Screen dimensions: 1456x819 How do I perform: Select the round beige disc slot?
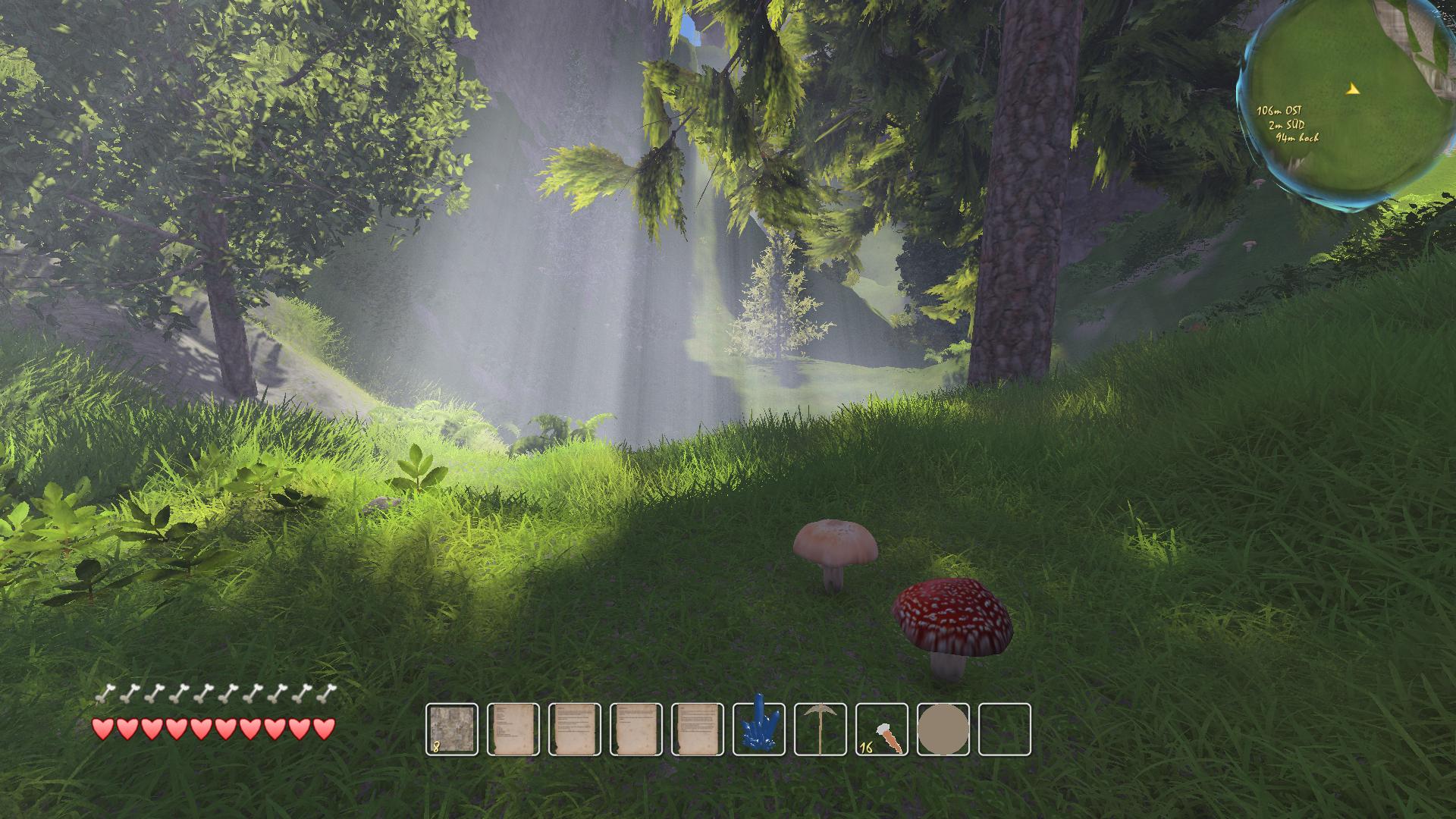tap(943, 730)
